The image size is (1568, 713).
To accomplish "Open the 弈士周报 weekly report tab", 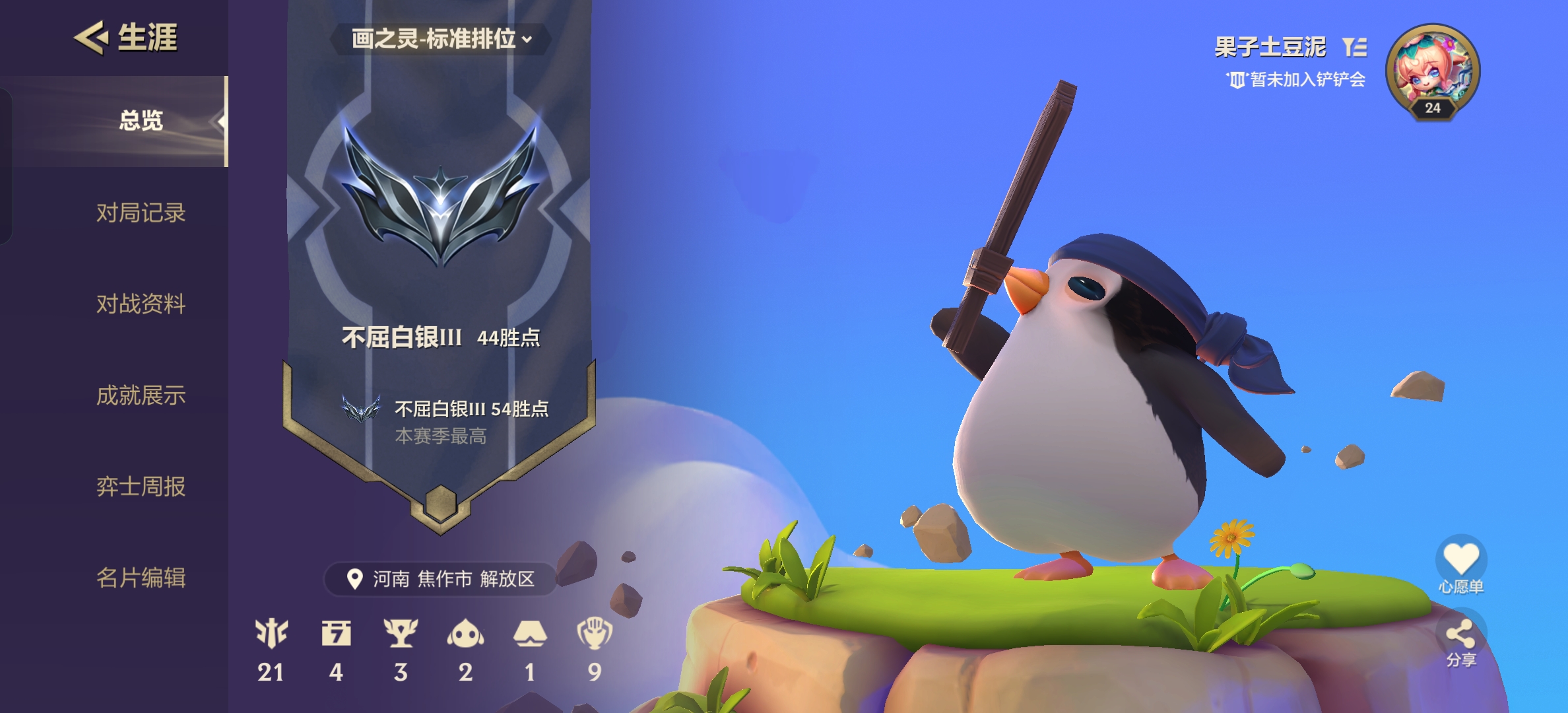I will [141, 487].
